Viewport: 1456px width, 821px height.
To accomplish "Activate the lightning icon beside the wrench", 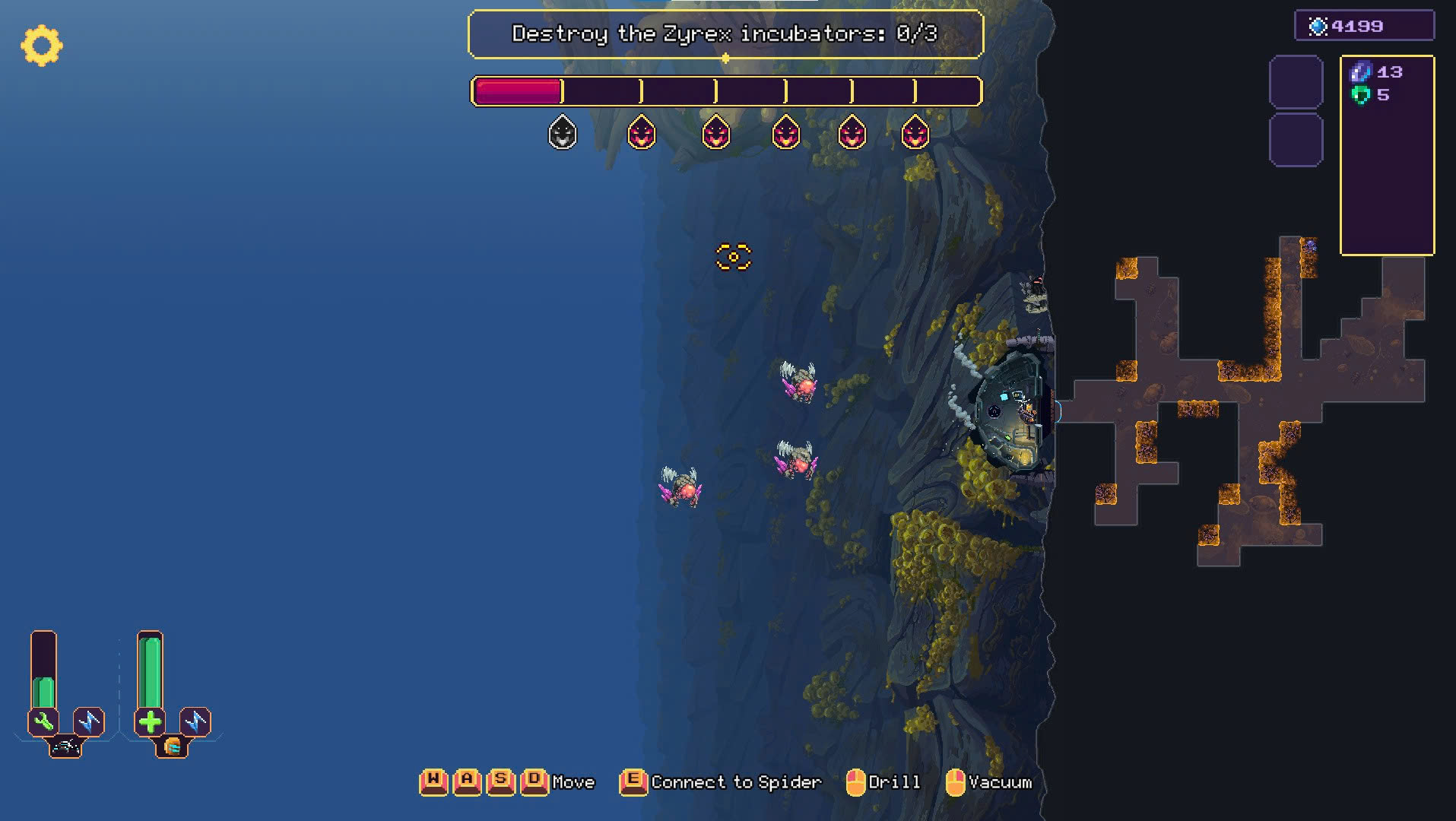I will click(x=89, y=721).
